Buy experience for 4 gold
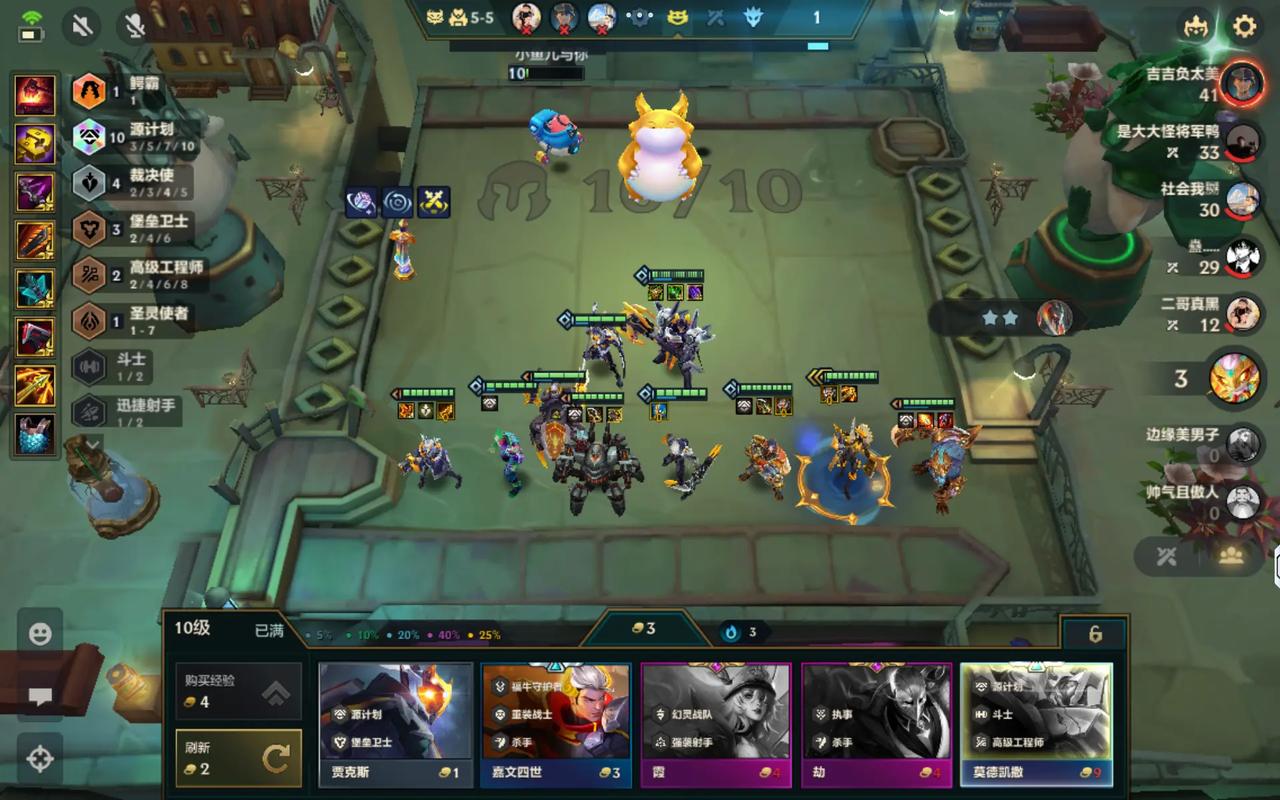 click(238, 690)
